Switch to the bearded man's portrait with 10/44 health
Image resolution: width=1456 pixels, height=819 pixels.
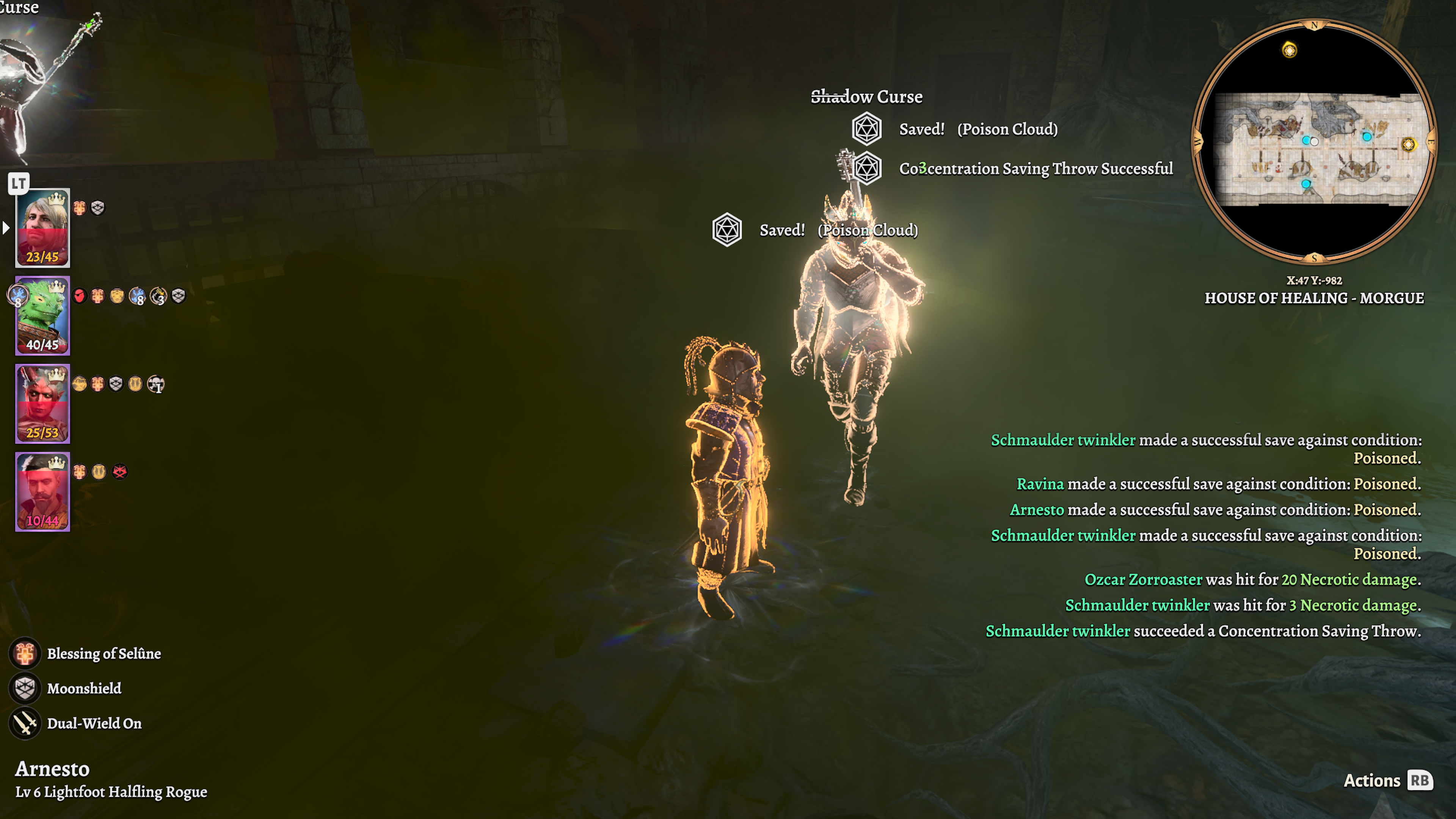tap(42, 491)
